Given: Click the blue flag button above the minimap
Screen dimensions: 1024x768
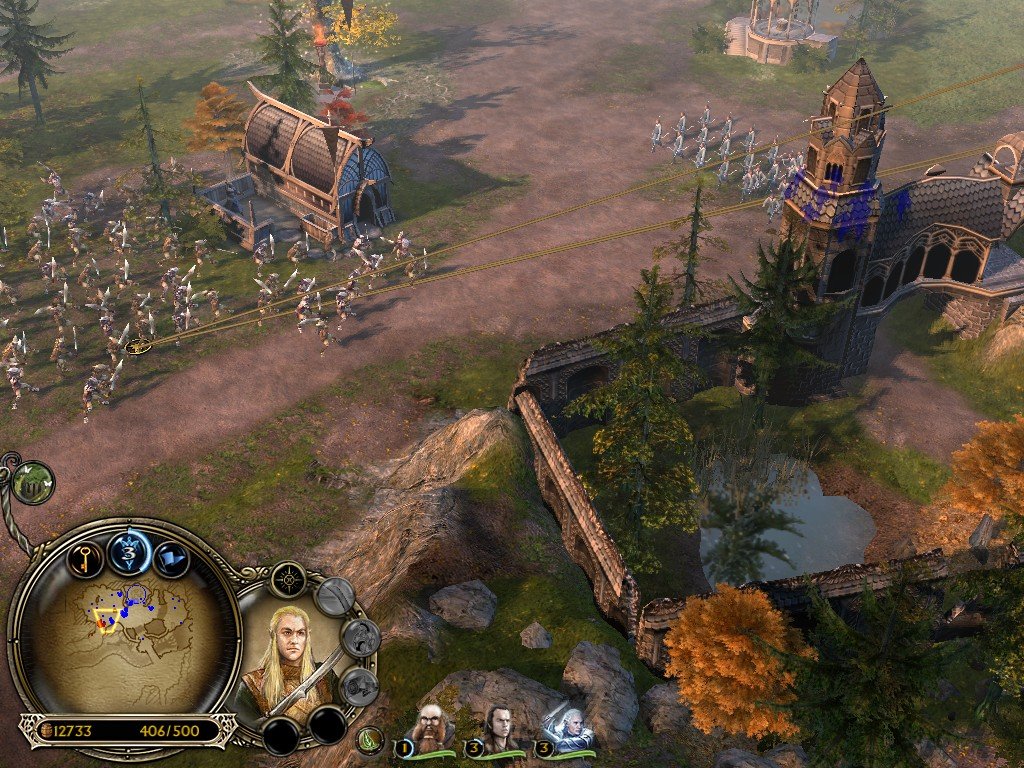Looking at the screenshot, I should (x=174, y=558).
